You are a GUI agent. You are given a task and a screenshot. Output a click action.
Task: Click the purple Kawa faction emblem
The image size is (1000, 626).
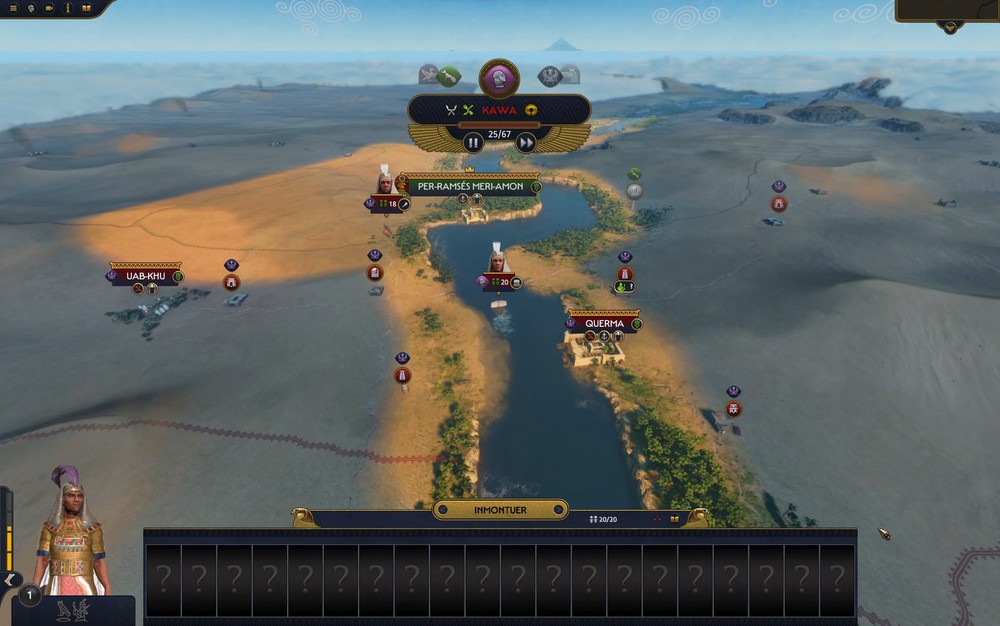(x=499, y=78)
